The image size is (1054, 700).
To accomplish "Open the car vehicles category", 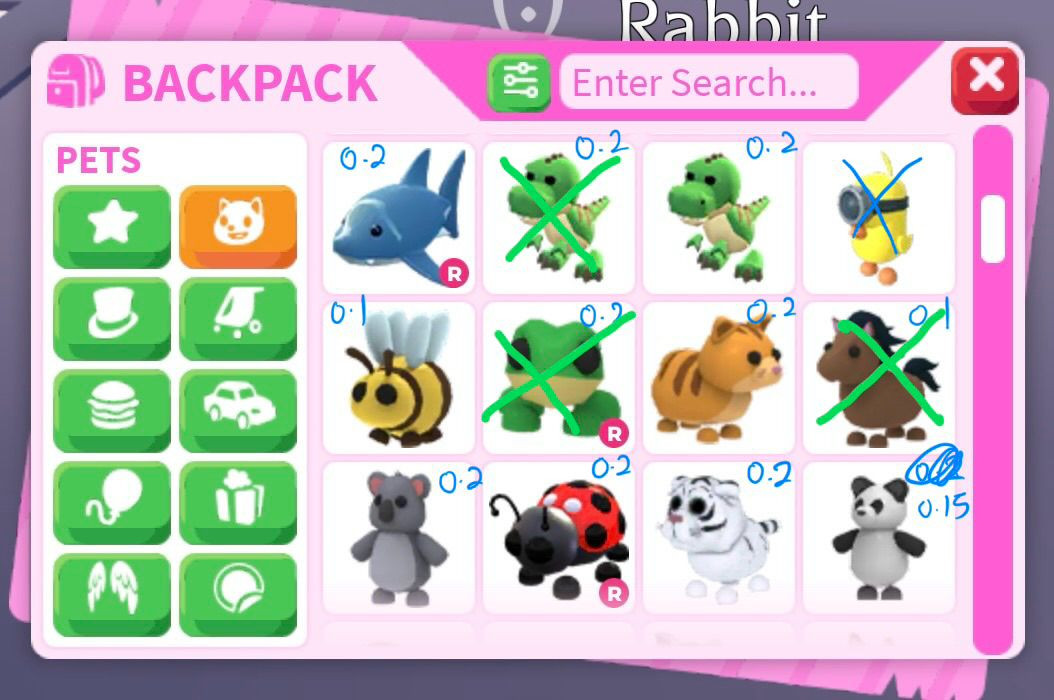I will point(238,410).
